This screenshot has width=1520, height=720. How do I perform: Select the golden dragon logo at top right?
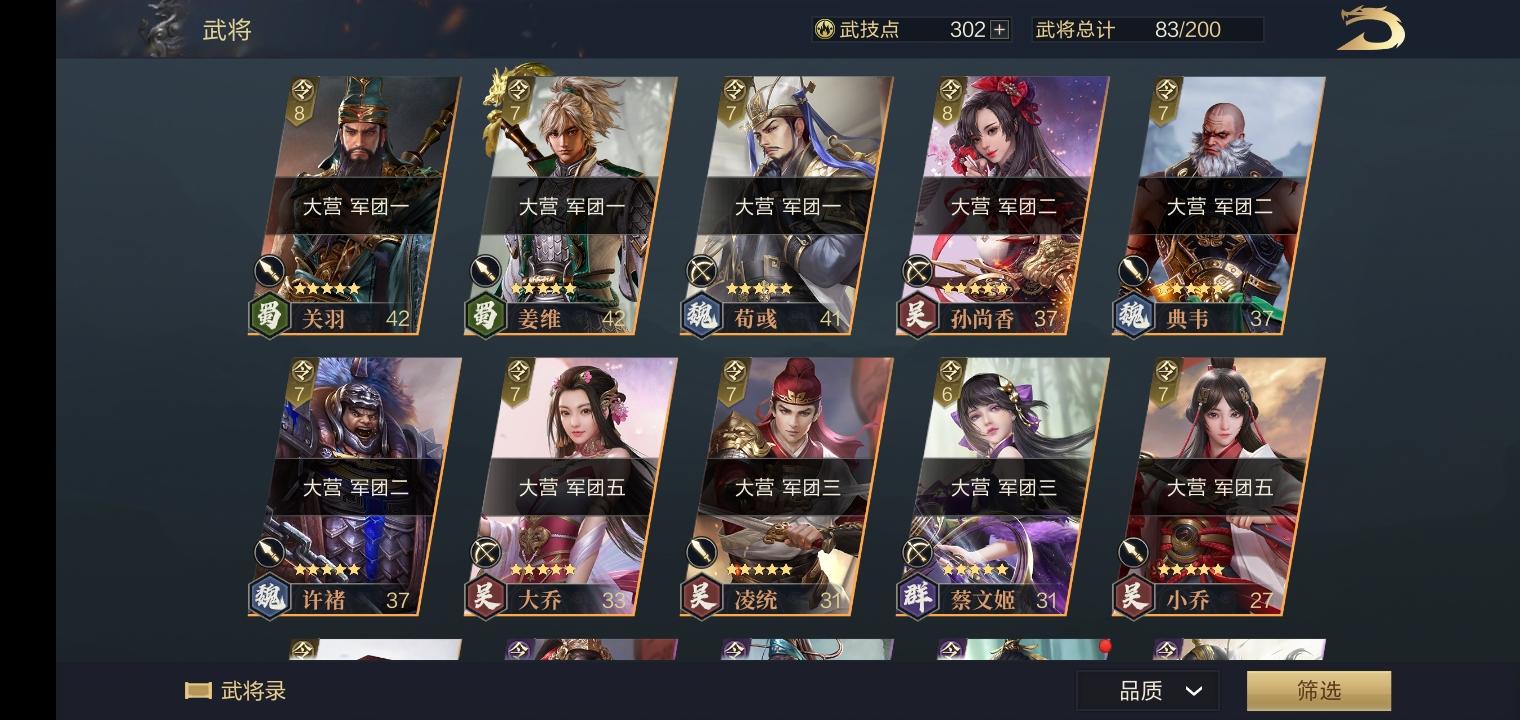(x=1370, y=29)
